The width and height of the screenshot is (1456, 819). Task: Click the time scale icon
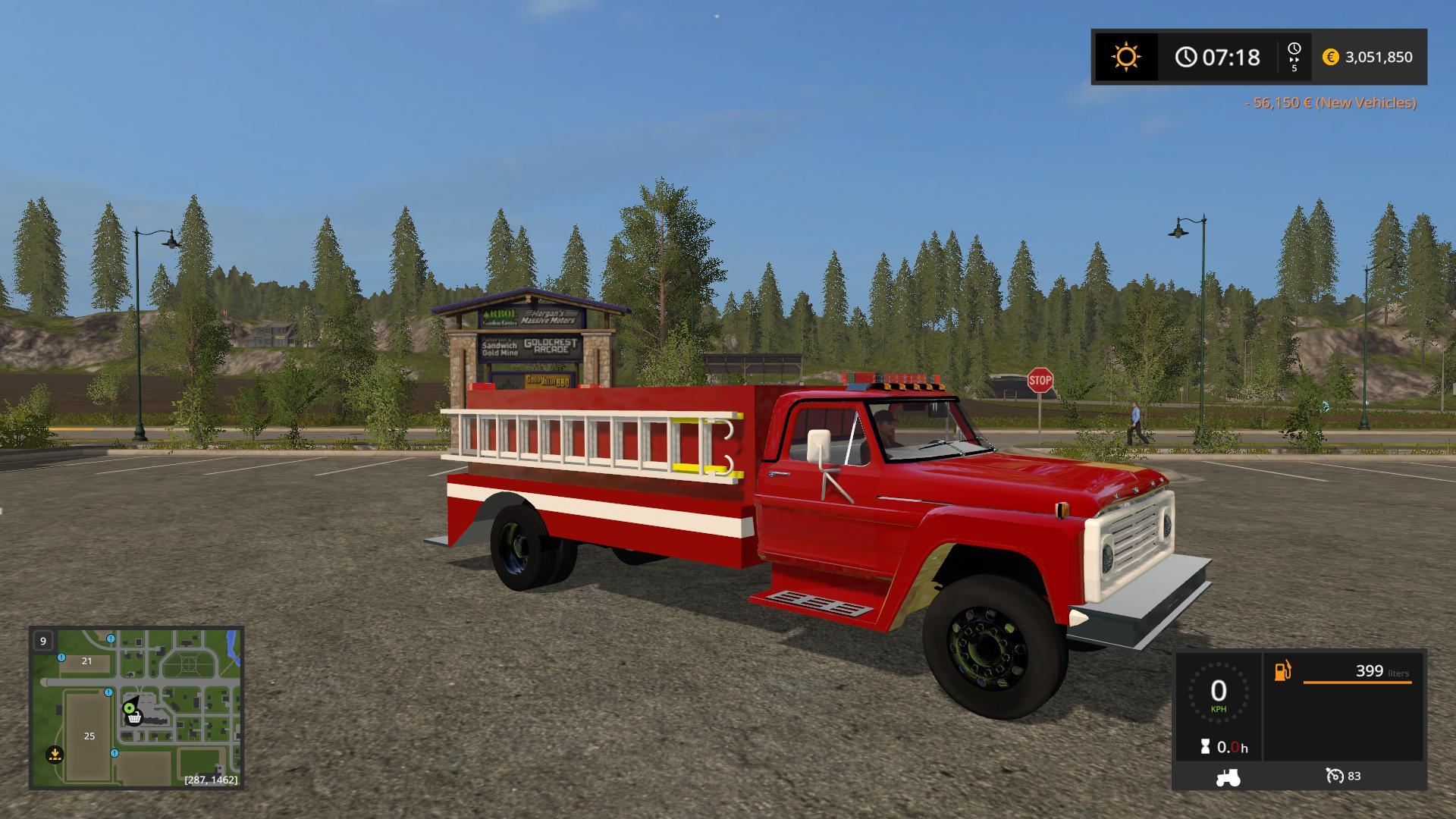click(1294, 57)
